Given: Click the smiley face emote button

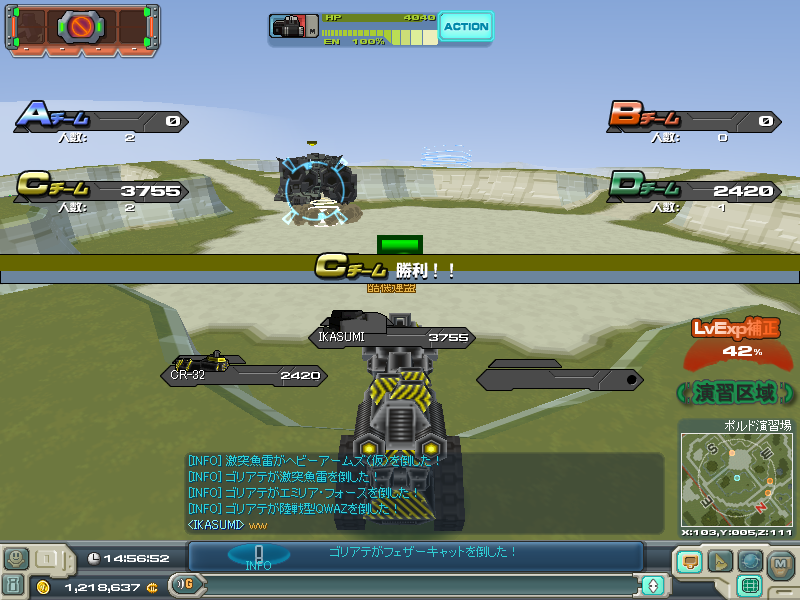Looking at the screenshot, I should (15, 559).
